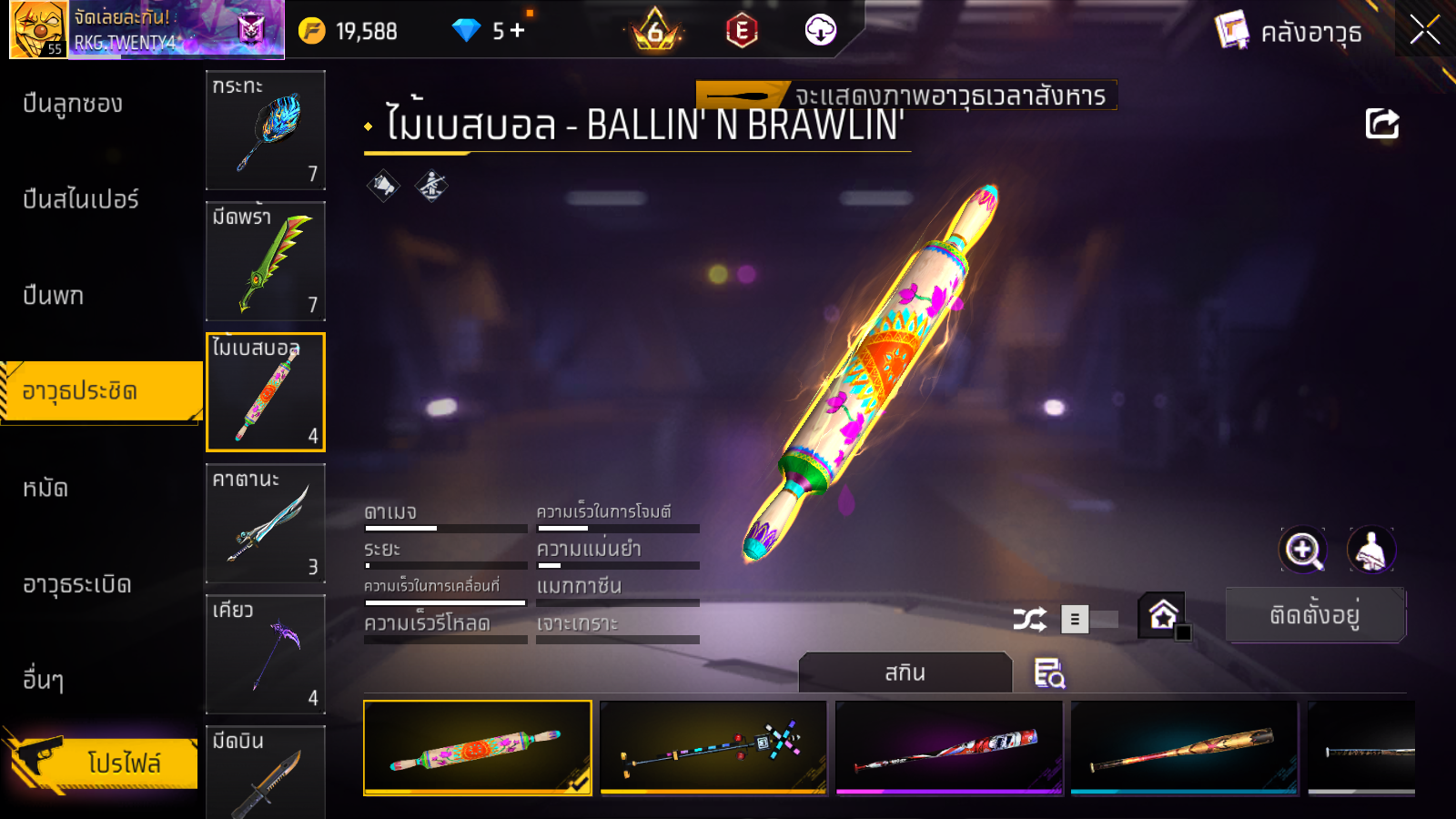The height and width of the screenshot is (819, 1456).
Task: Open the อื่นๆ others category
Action: (43, 680)
